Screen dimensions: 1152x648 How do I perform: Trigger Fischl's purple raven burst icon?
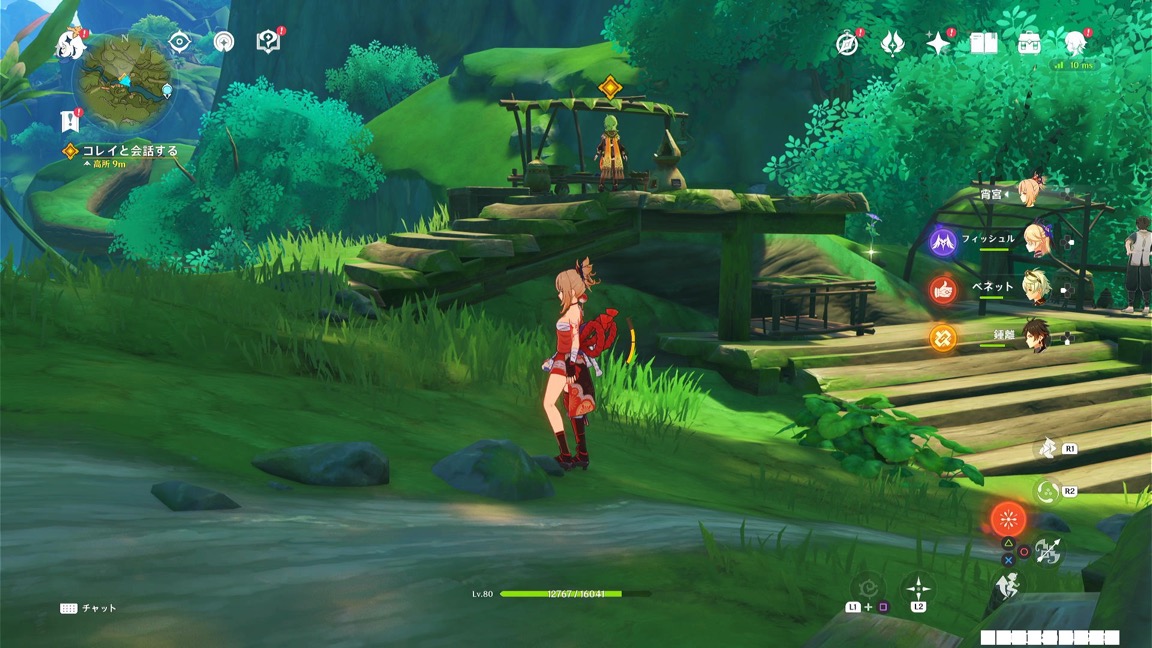point(943,241)
